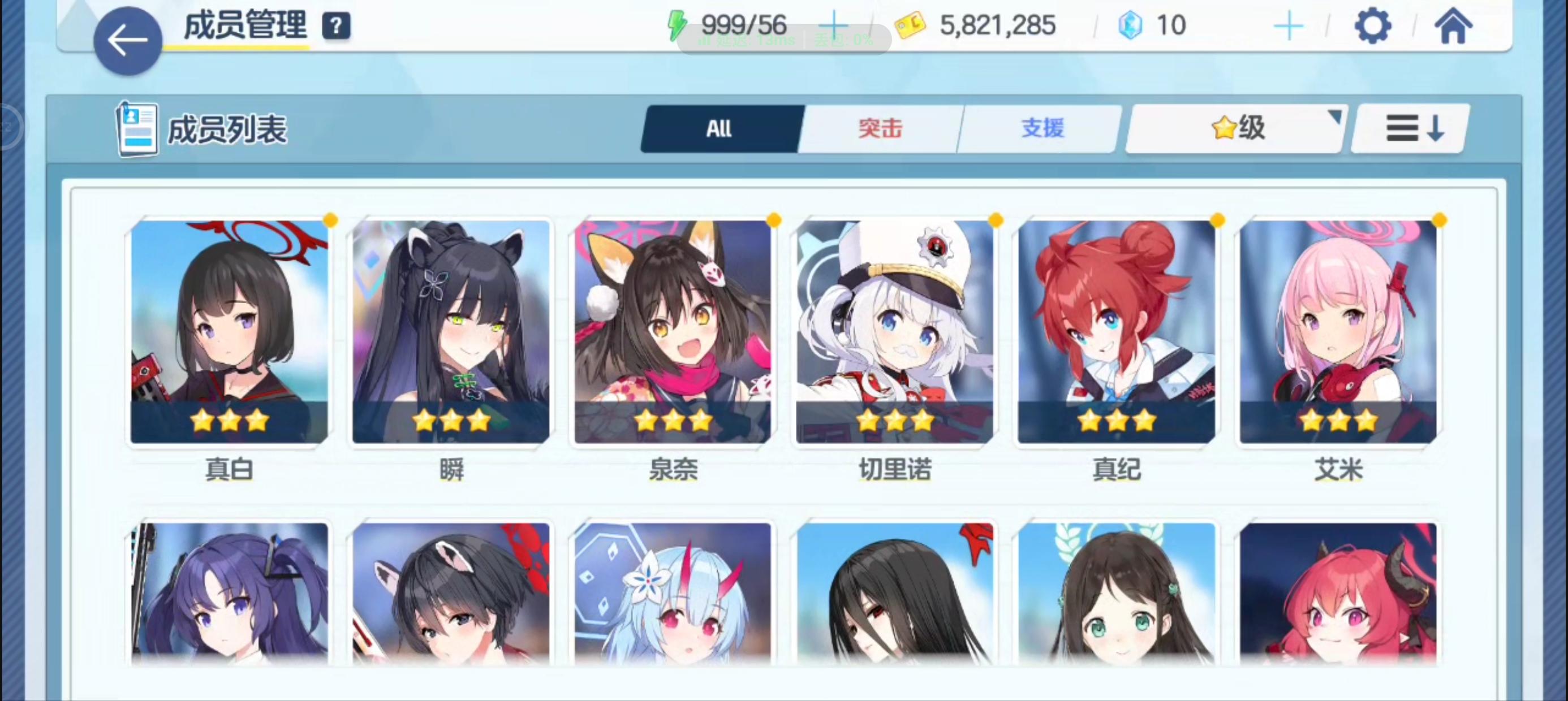Viewport: 1568px width, 701px height.
Task: Tap the plus to purchase Pyroxene
Action: [x=1289, y=25]
